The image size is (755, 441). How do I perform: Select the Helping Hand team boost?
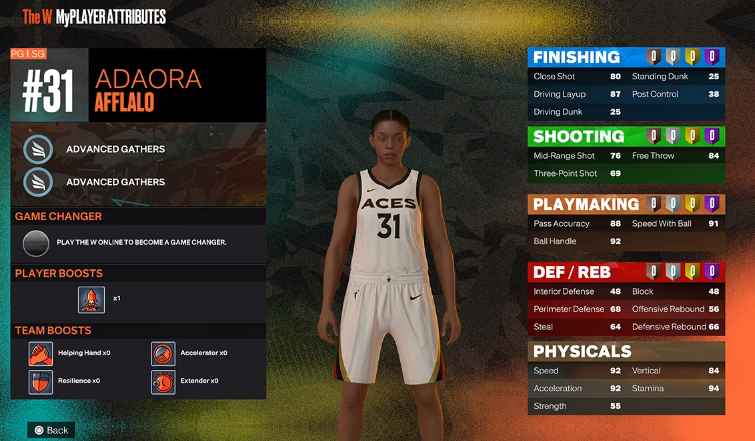(x=39, y=353)
